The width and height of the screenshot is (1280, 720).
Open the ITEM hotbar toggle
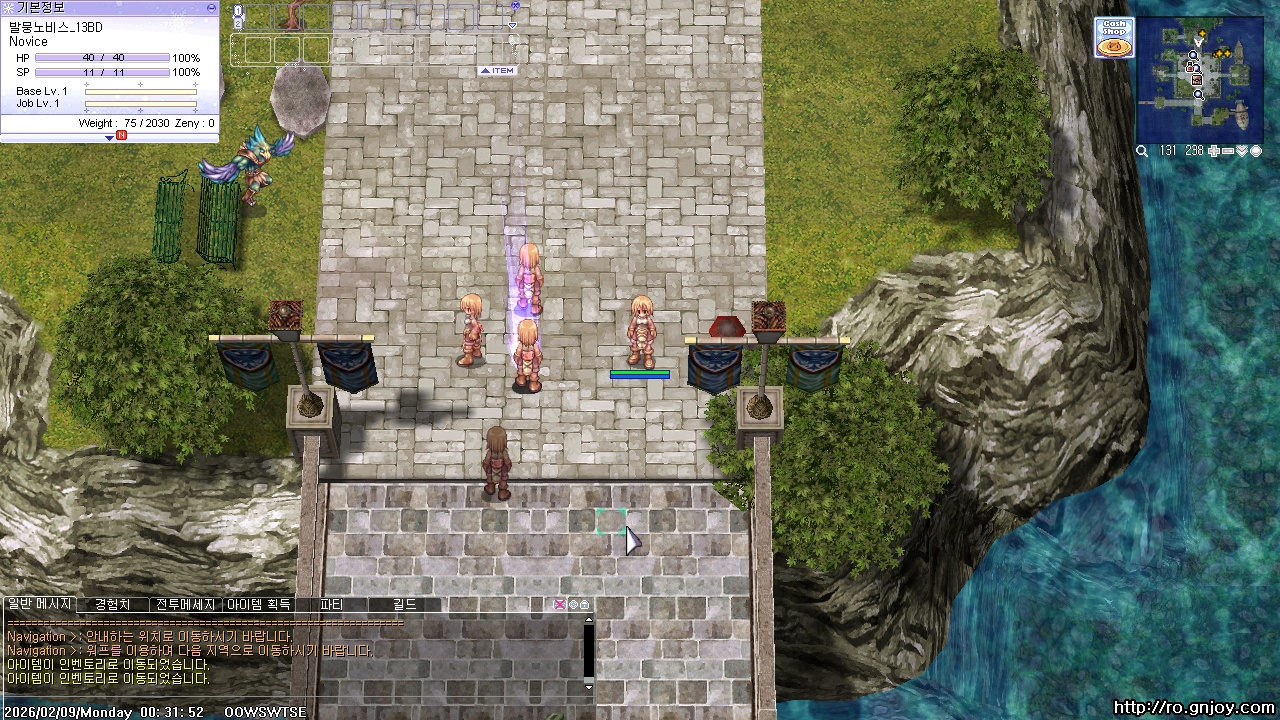coord(497,71)
